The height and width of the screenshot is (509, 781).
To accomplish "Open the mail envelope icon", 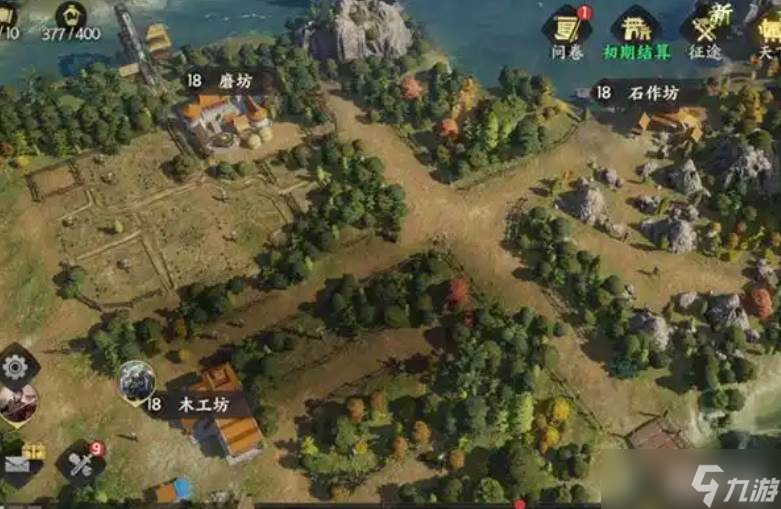I will pyautogui.click(x=18, y=463).
